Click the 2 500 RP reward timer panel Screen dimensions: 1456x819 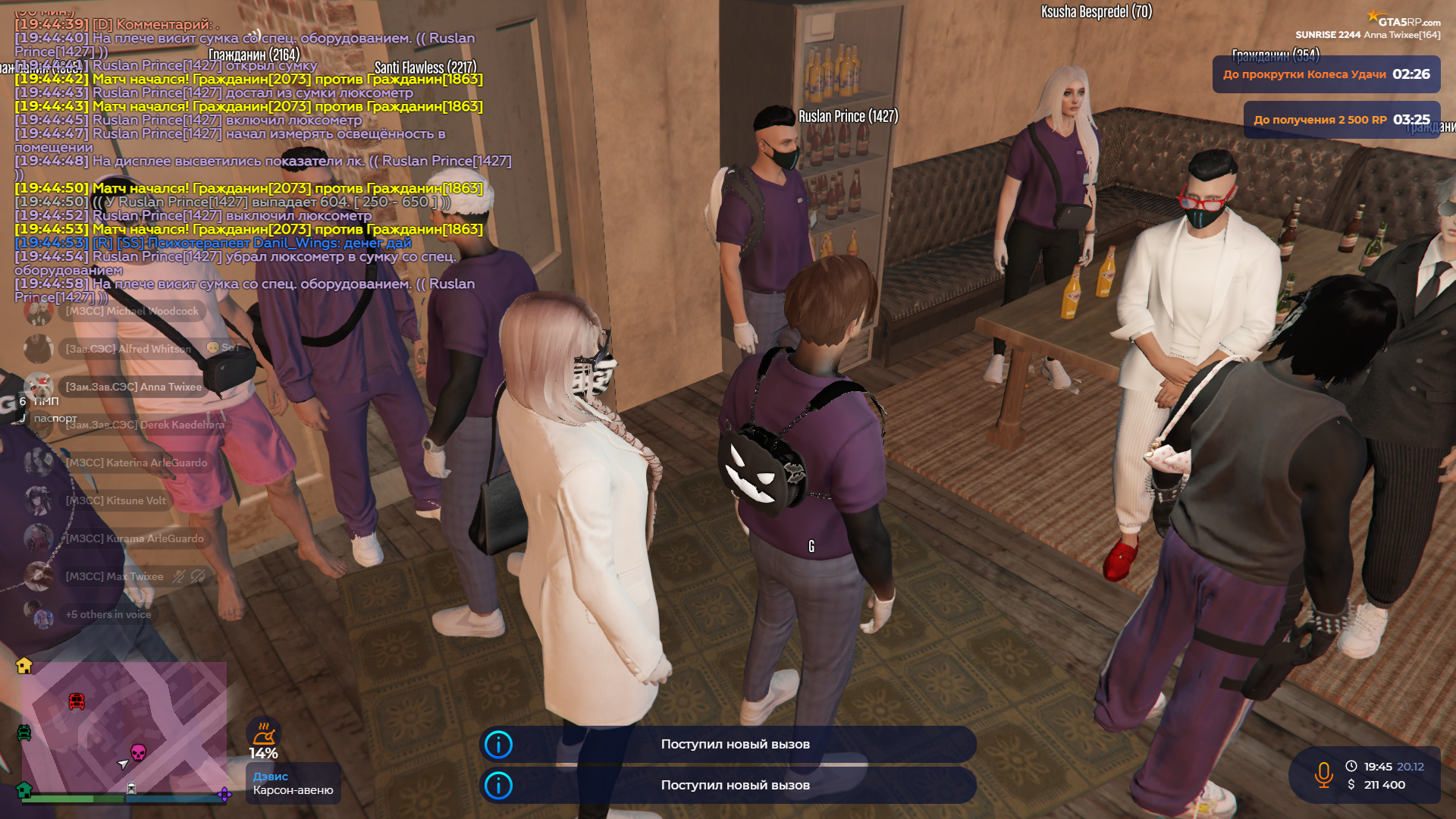(x=1341, y=120)
